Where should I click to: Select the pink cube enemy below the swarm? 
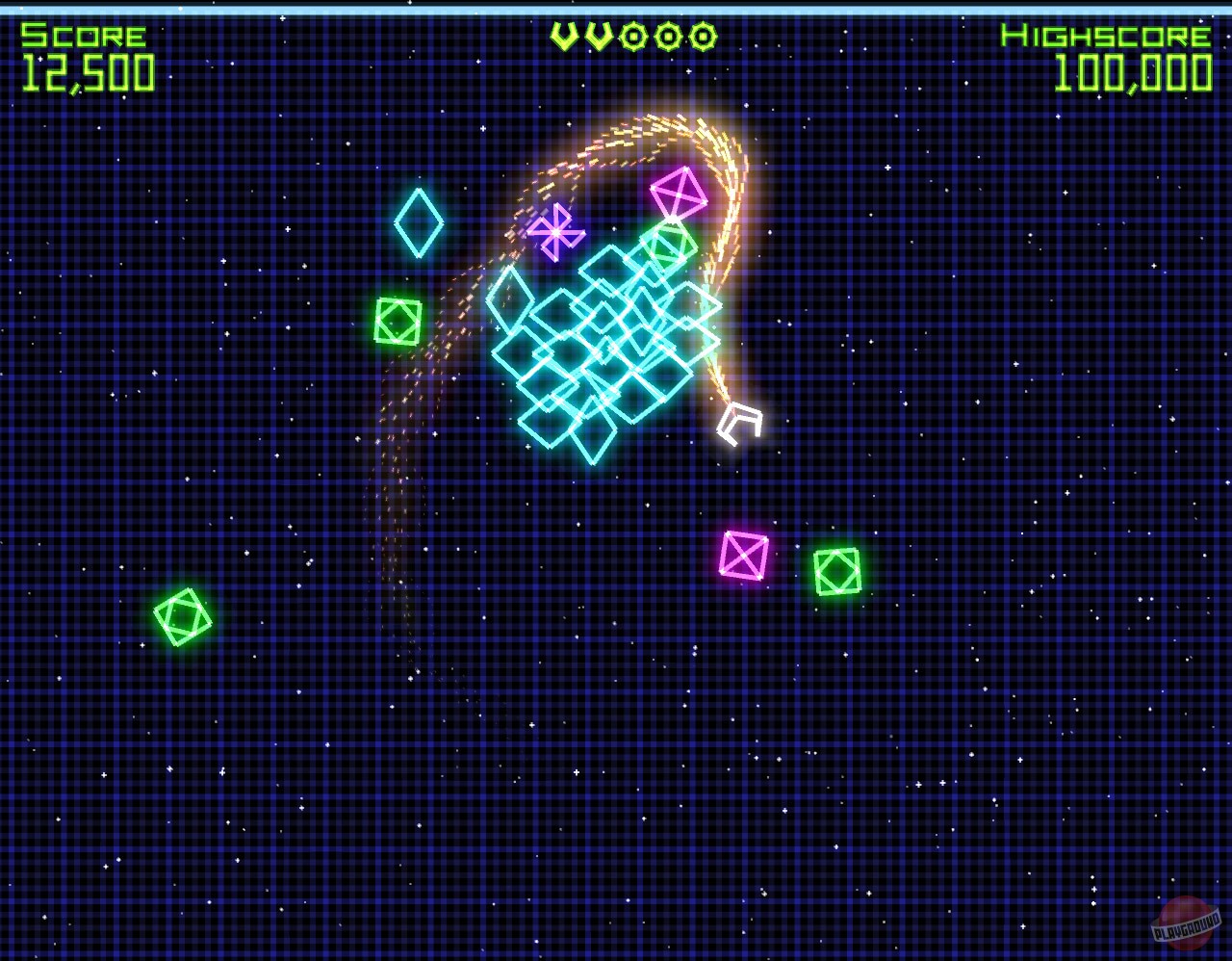[x=743, y=557]
